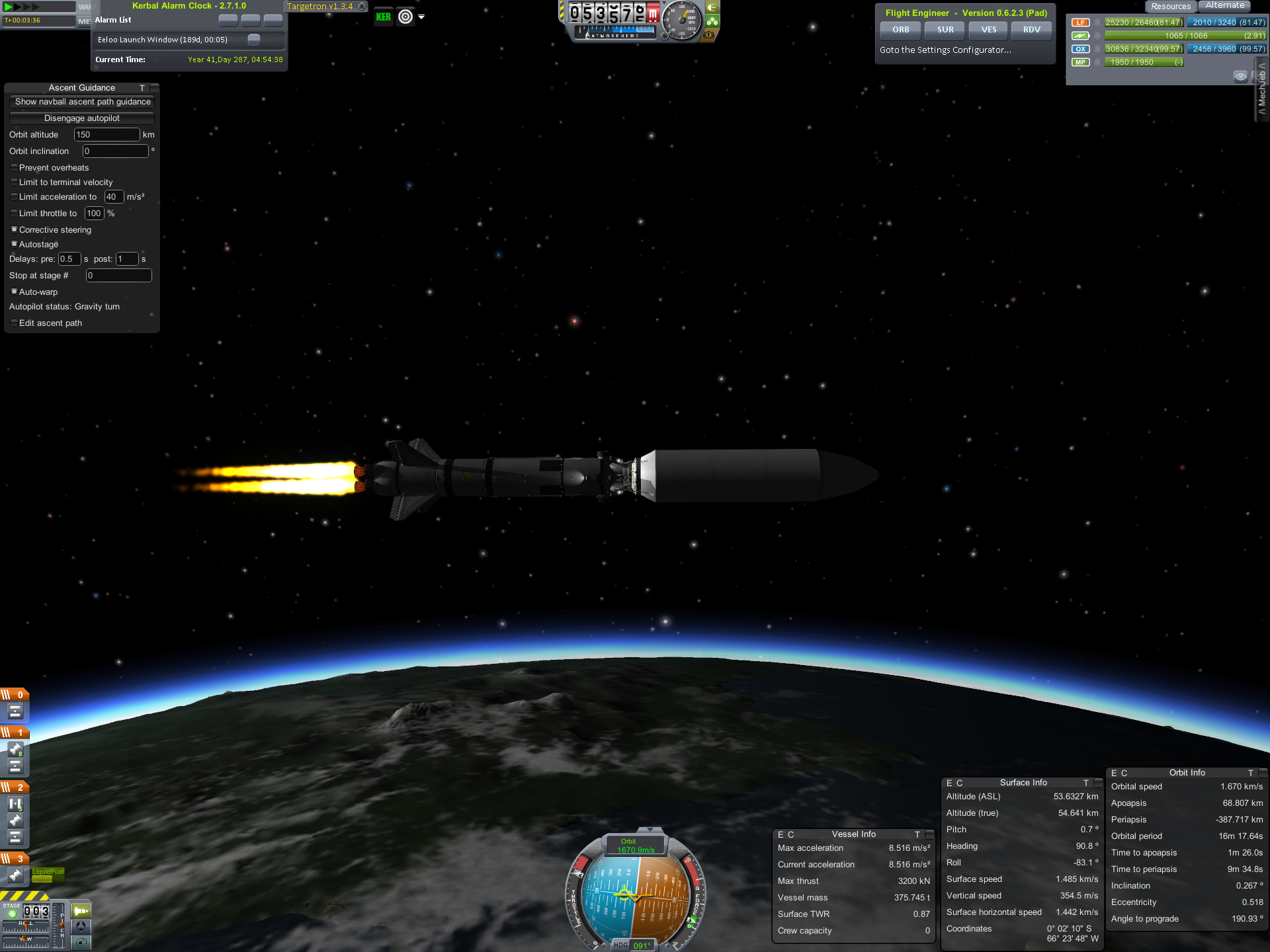This screenshot has width=1270, height=952.
Task: Edit the Stop at stage number field
Action: coord(118,276)
